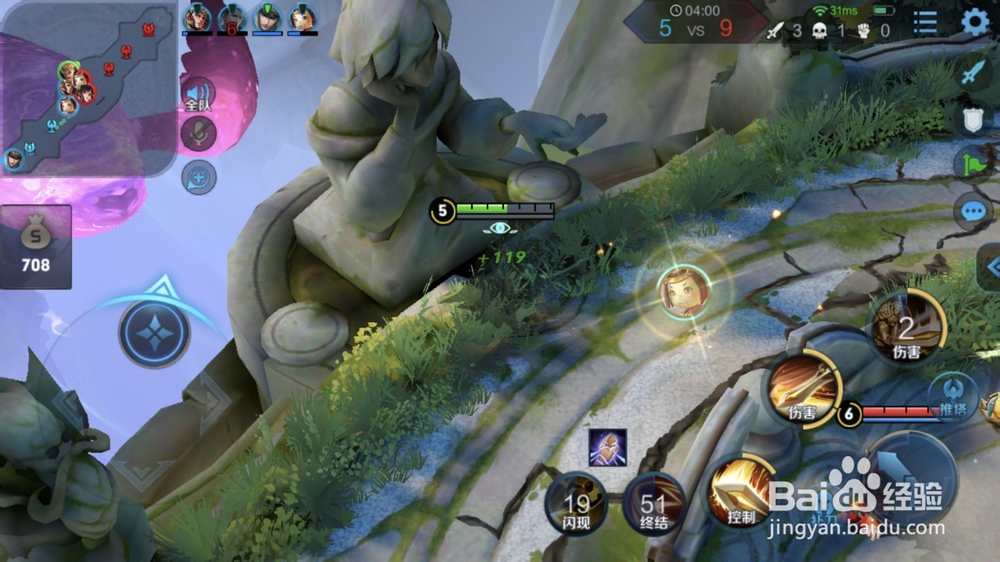Send the green flag gather signal
The height and width of the screenshot is (562, 1000).
pyautogui.click(x=974, y=164)
